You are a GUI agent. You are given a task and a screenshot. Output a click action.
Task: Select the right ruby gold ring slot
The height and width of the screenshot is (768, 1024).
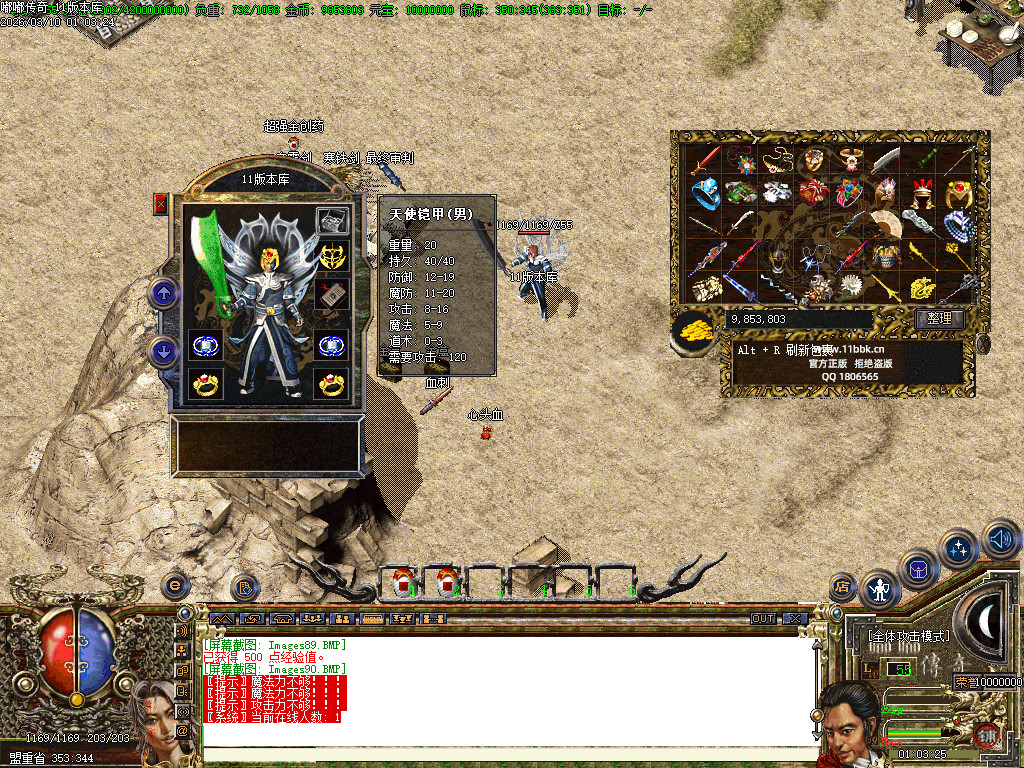(x=332, y=383)
